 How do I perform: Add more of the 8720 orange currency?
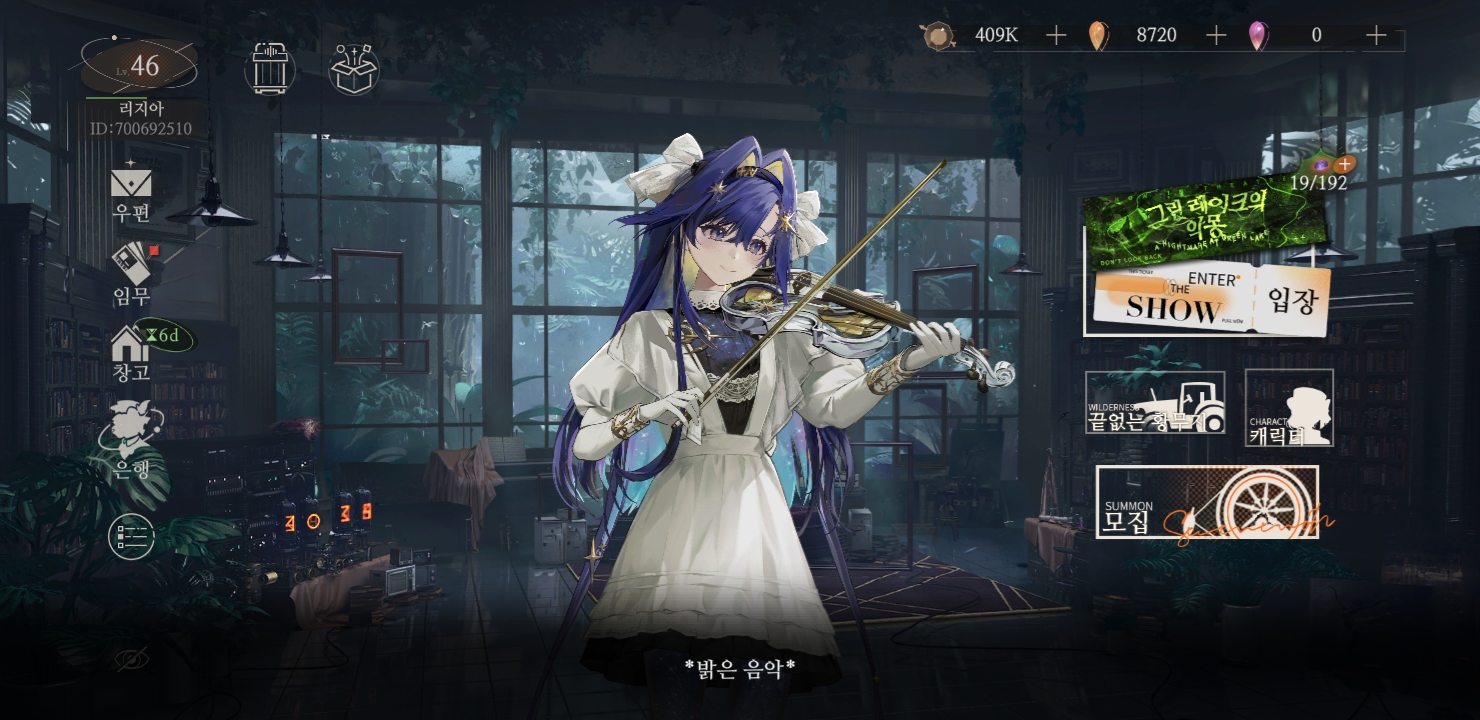pyautogui.click(x=1216, y=36)
